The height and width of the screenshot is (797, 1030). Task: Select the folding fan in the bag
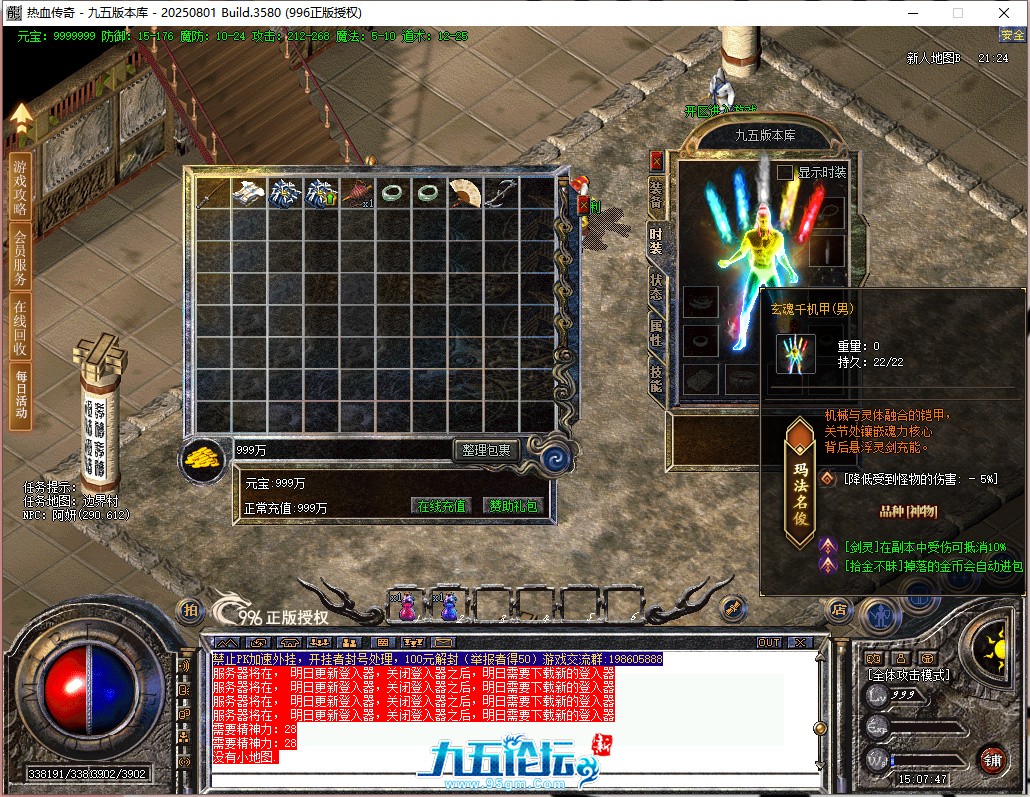coord(464,193)
